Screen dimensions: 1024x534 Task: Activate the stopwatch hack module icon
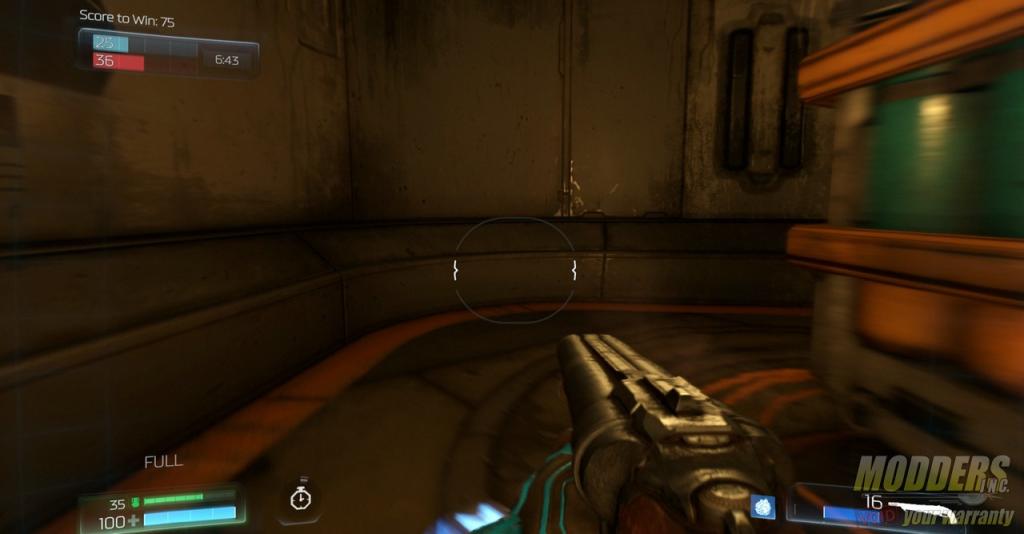(x=299, y=498)
